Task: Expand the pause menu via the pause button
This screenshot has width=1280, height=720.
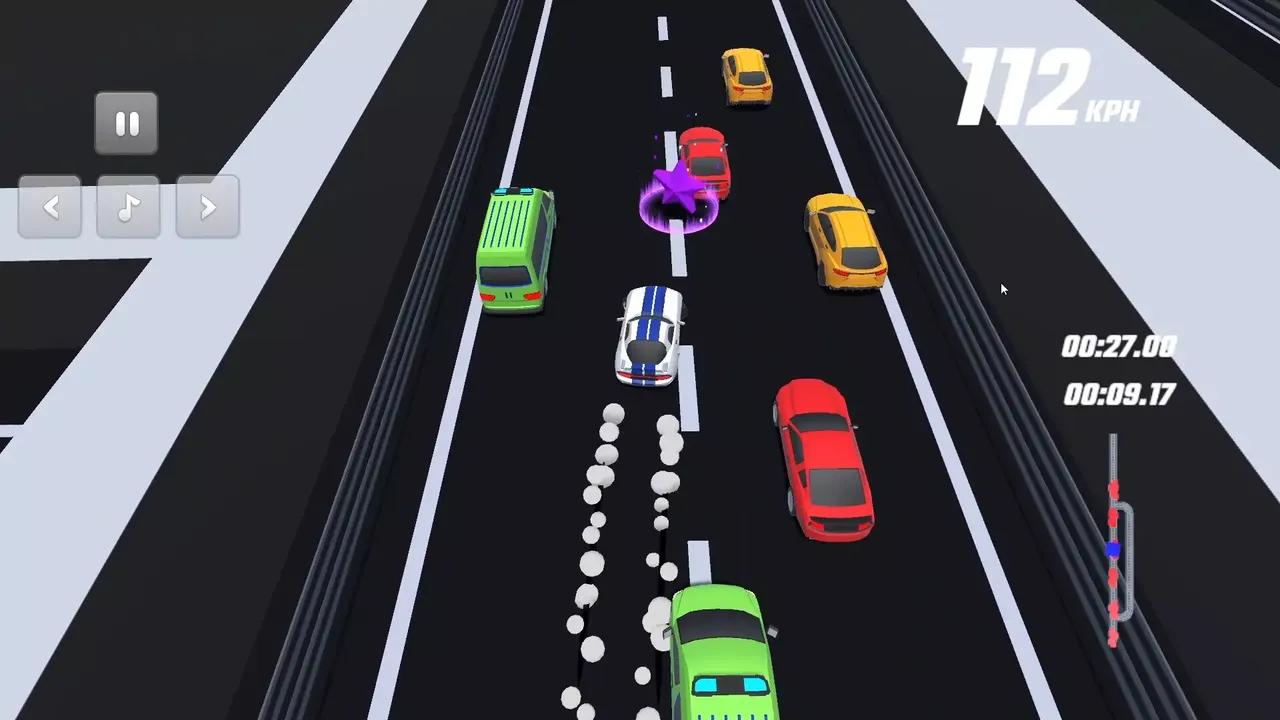Action: [126, 122]
